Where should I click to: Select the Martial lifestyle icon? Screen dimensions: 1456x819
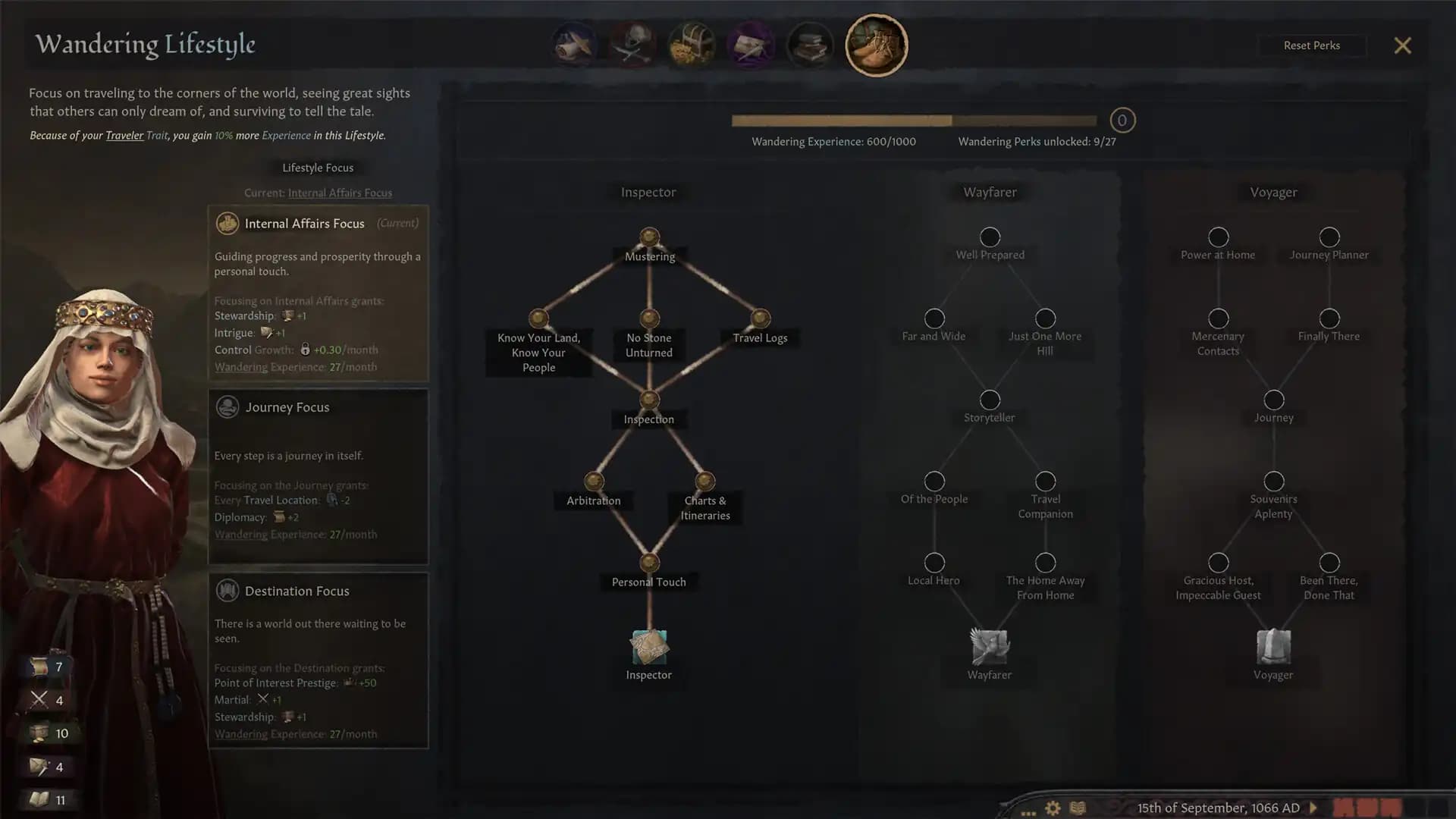(633, 45)
